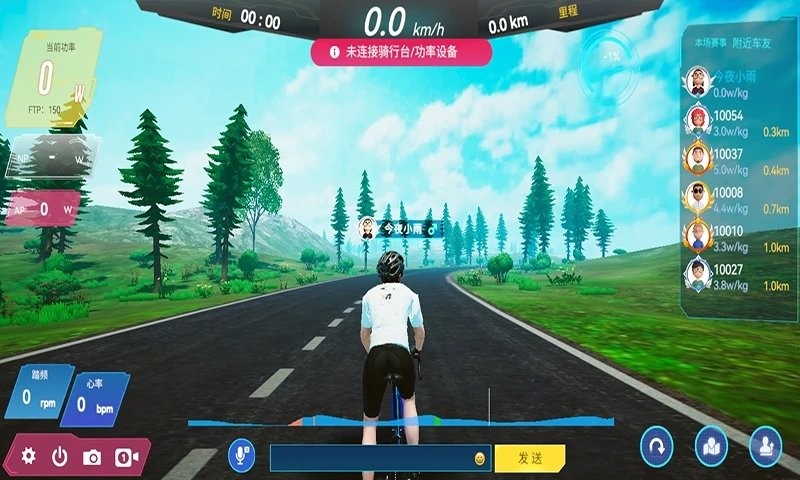Image resolution: width=800 pixels, height=480 pixels.
Task: Take a screenshot with the camera icon
Action: pyautogui.click(x=92, y=457)
